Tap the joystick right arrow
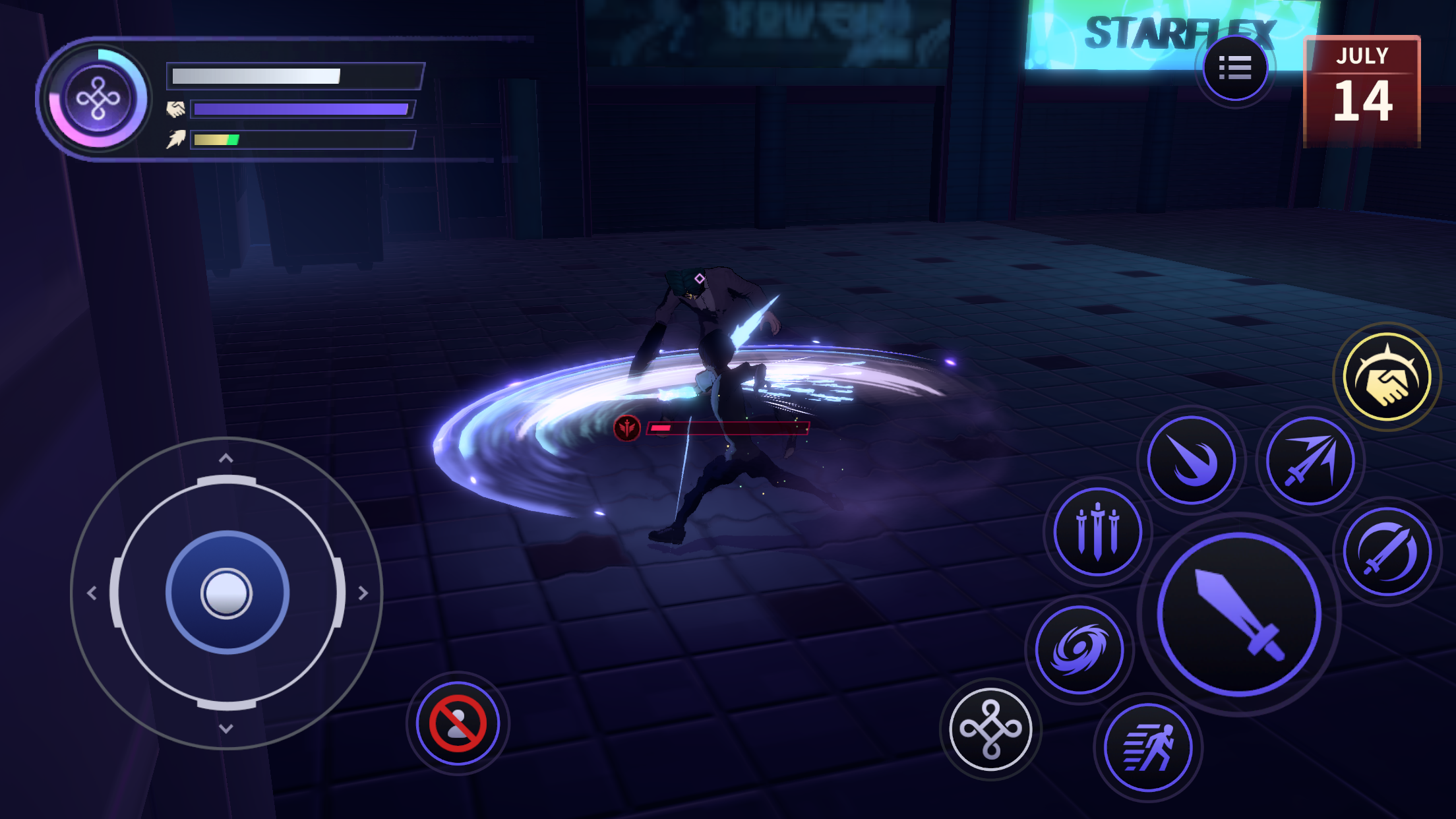 coord(363,593)
